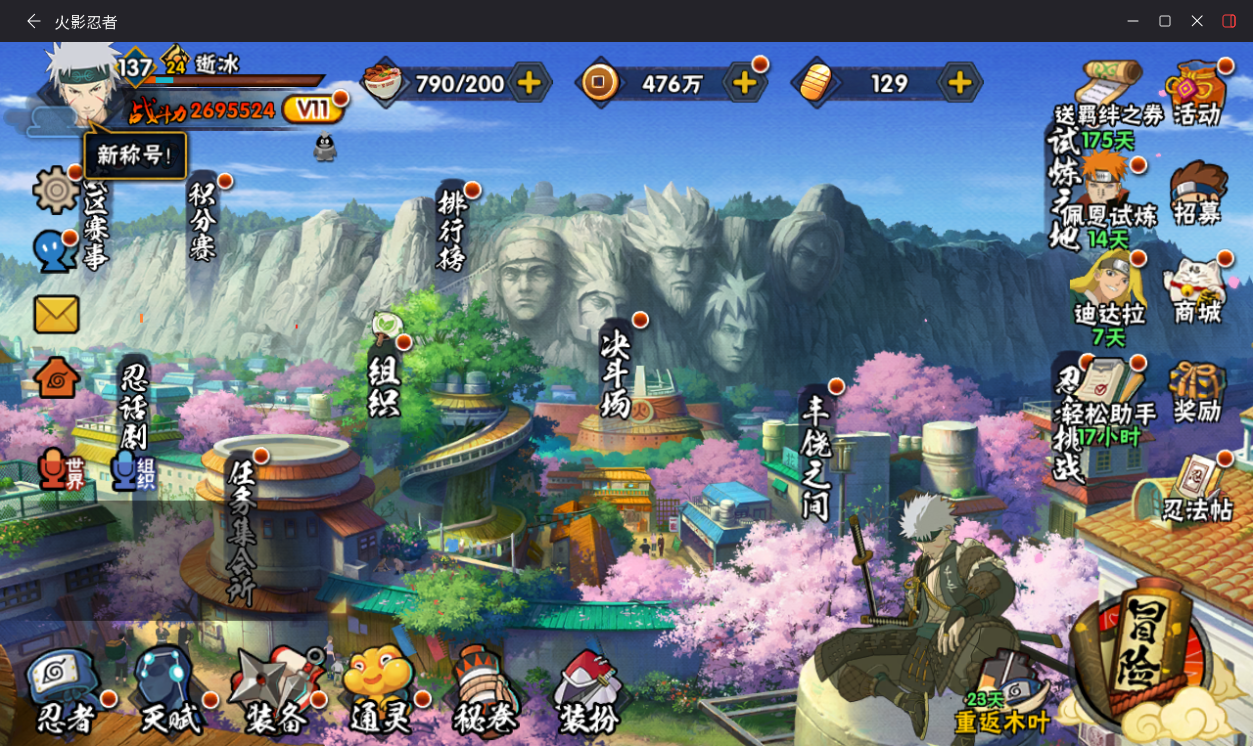The width and height of the screenshot is (1253, 747).
Task: Close the game window
Action: tap(1197, 21)
